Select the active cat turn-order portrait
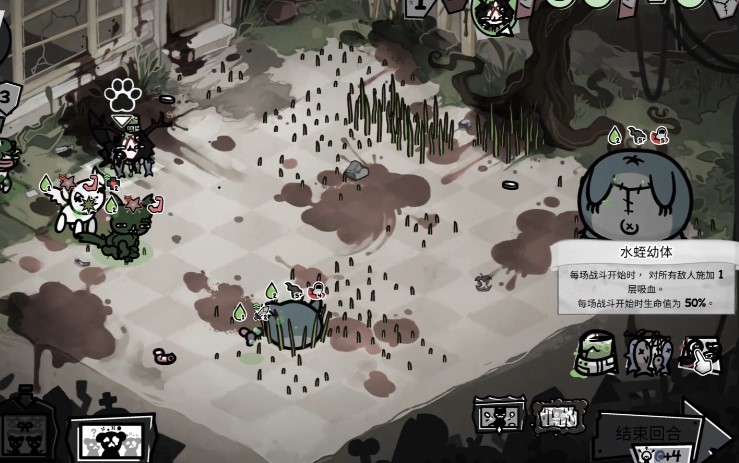 click(x=492, y=16)
